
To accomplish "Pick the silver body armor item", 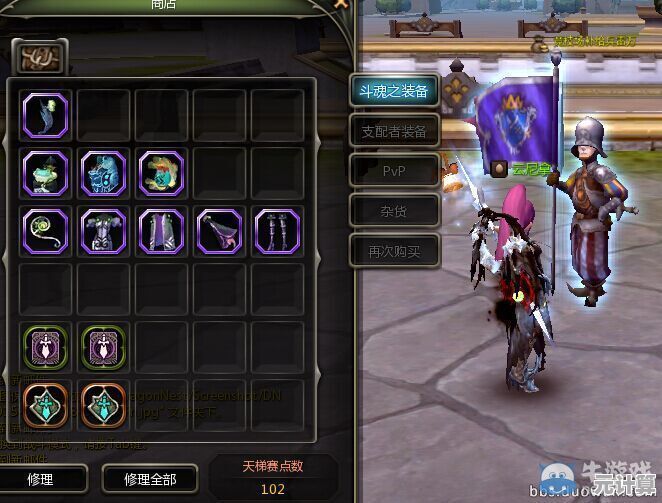I will 103,230.
